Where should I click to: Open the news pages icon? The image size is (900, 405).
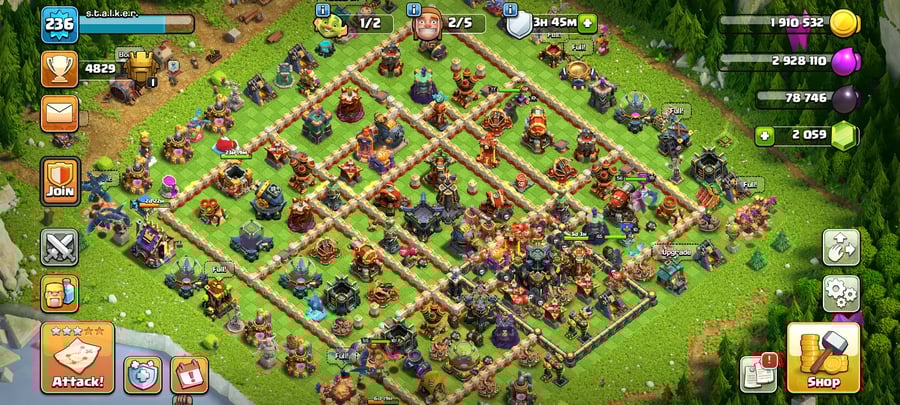[757, 373]
